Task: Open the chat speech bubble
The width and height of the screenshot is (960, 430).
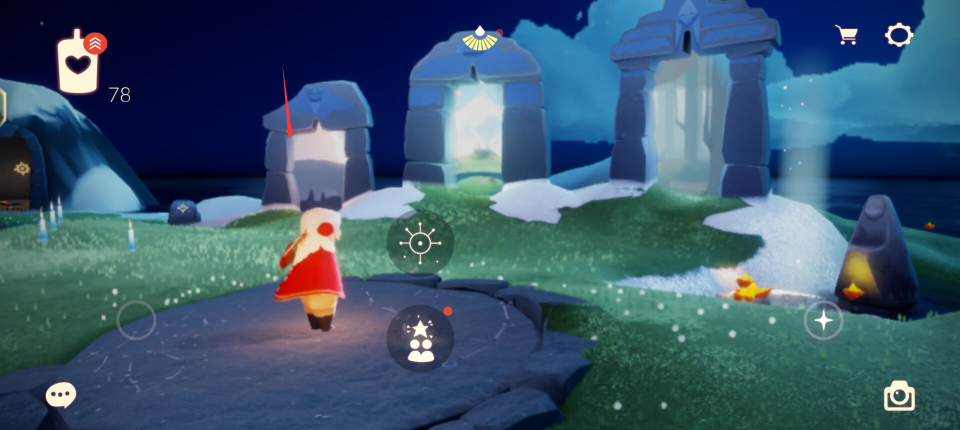Action: pyautogui.click(x=61, y=395)
